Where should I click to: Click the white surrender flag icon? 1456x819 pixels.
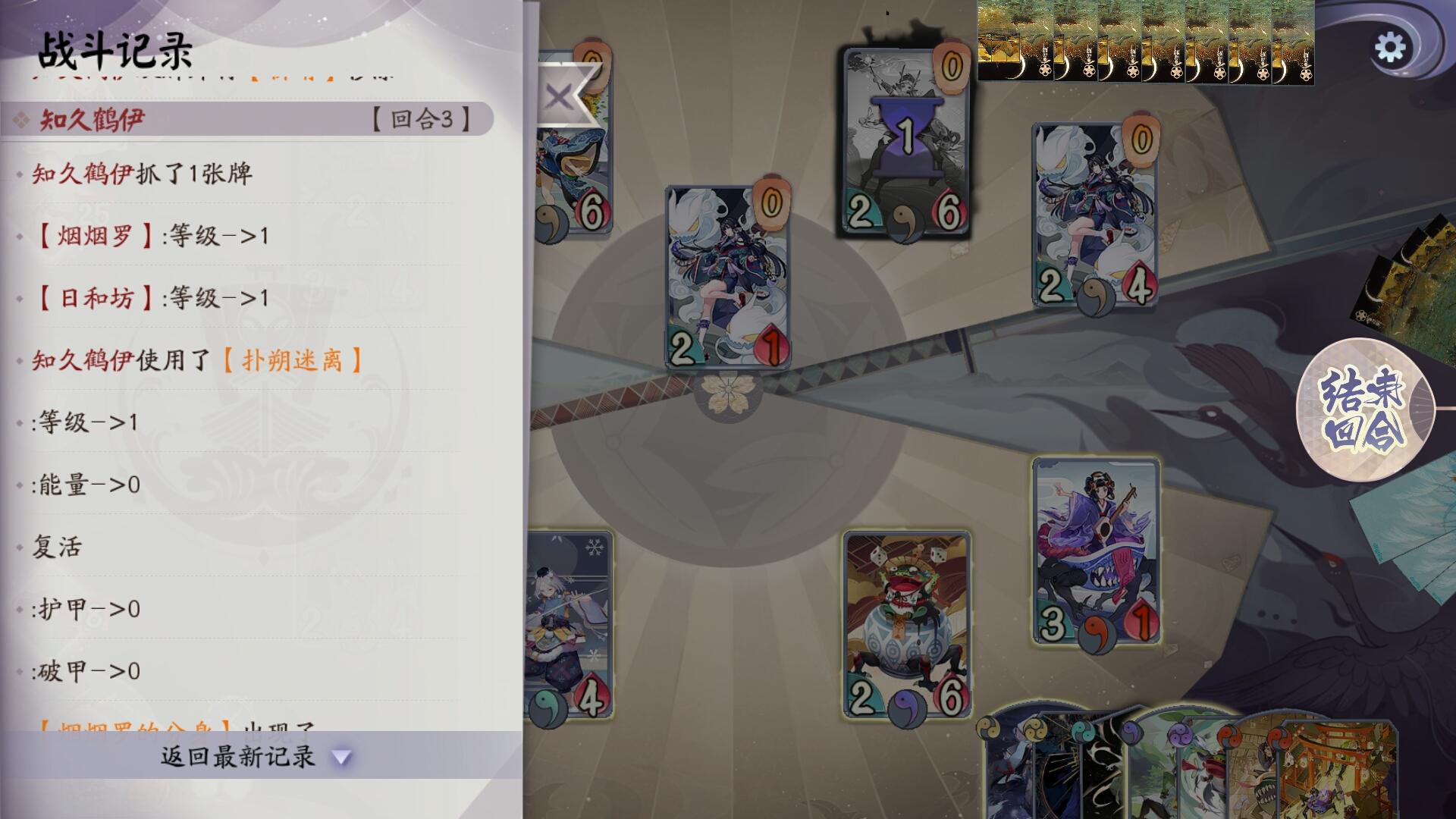coord(563,95)
